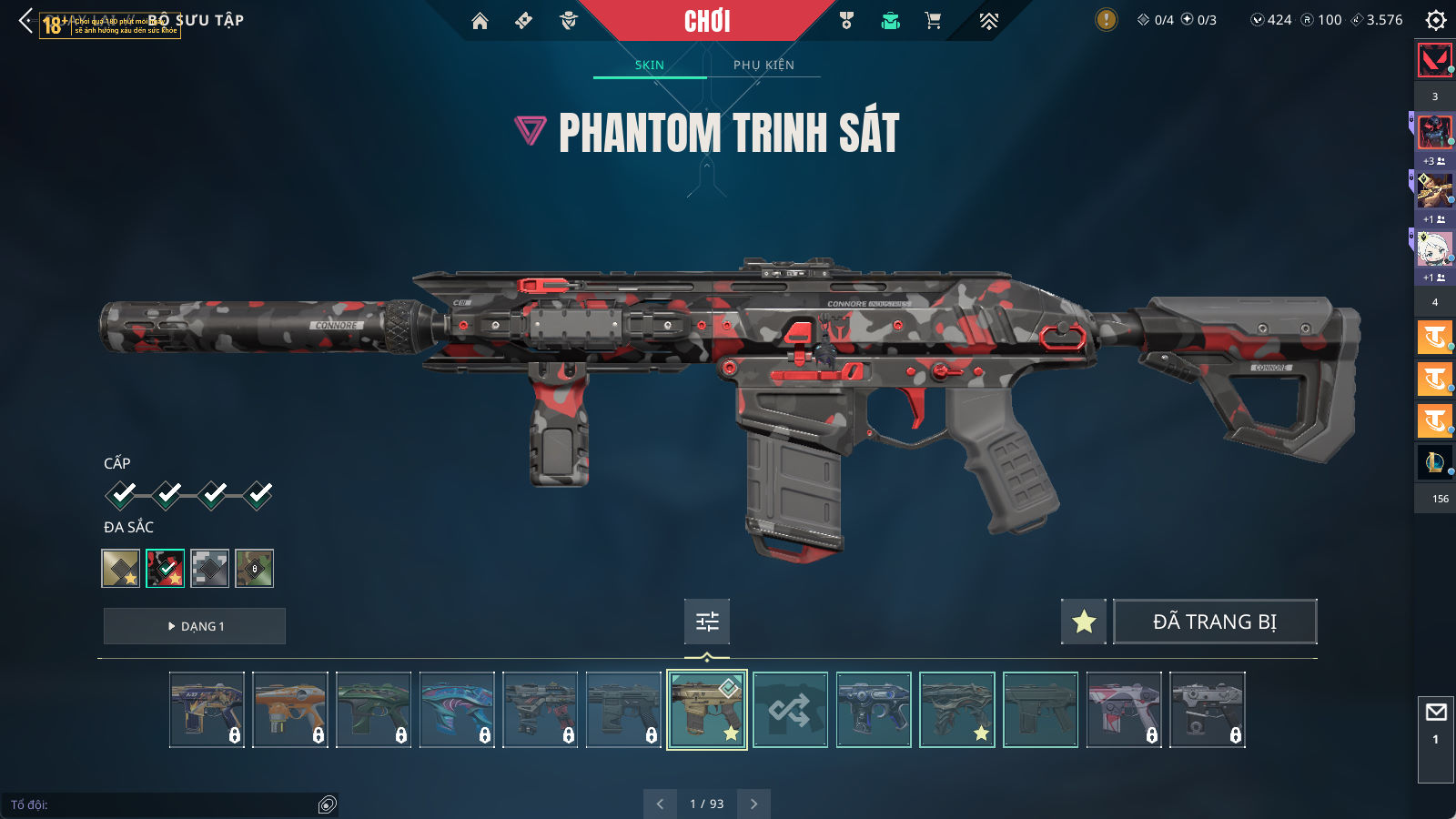Open the mail envelope icon
Viewport: 1456px width, 819px height.
pos(1436,712)
